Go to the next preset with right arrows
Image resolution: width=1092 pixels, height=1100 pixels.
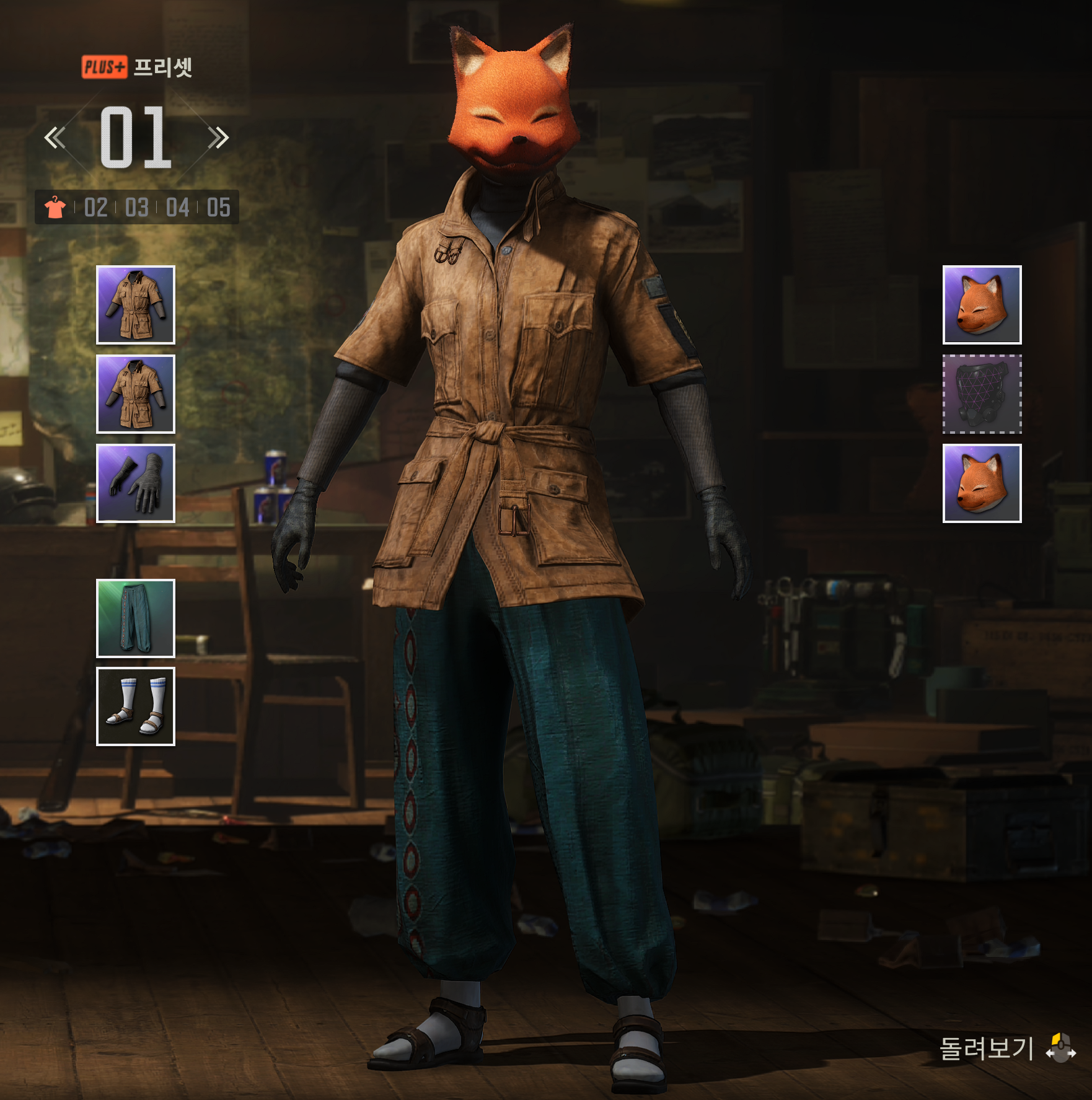point(218,138)
